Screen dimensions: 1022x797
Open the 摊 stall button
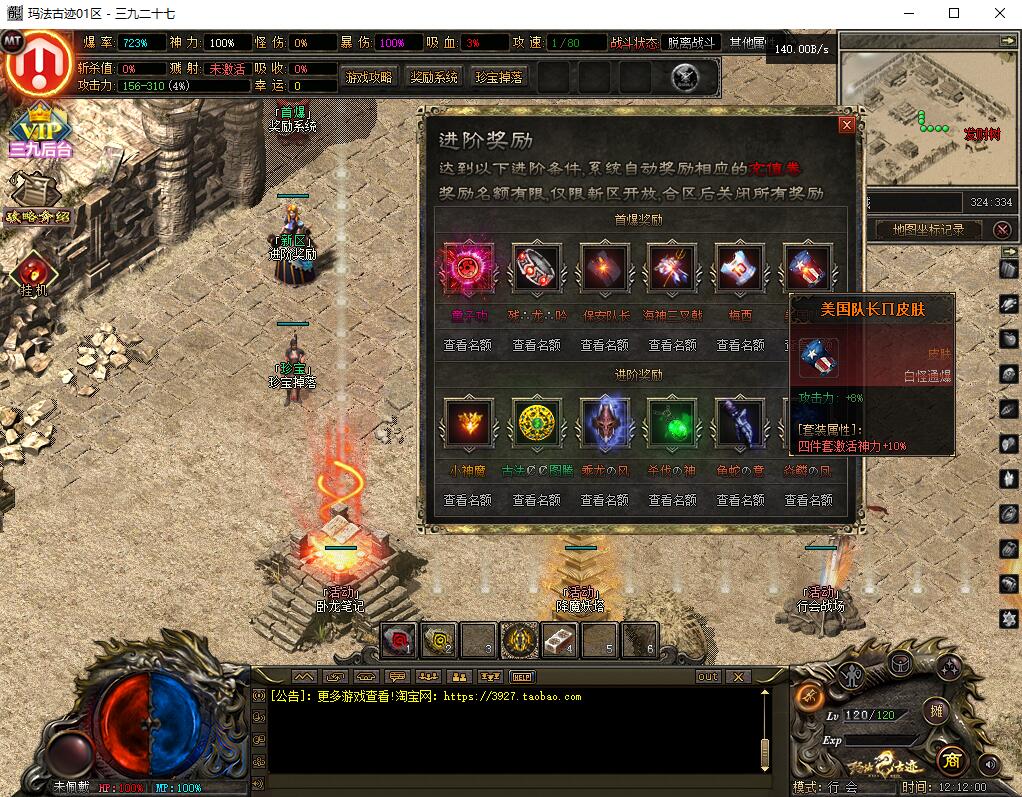[936, 711]
